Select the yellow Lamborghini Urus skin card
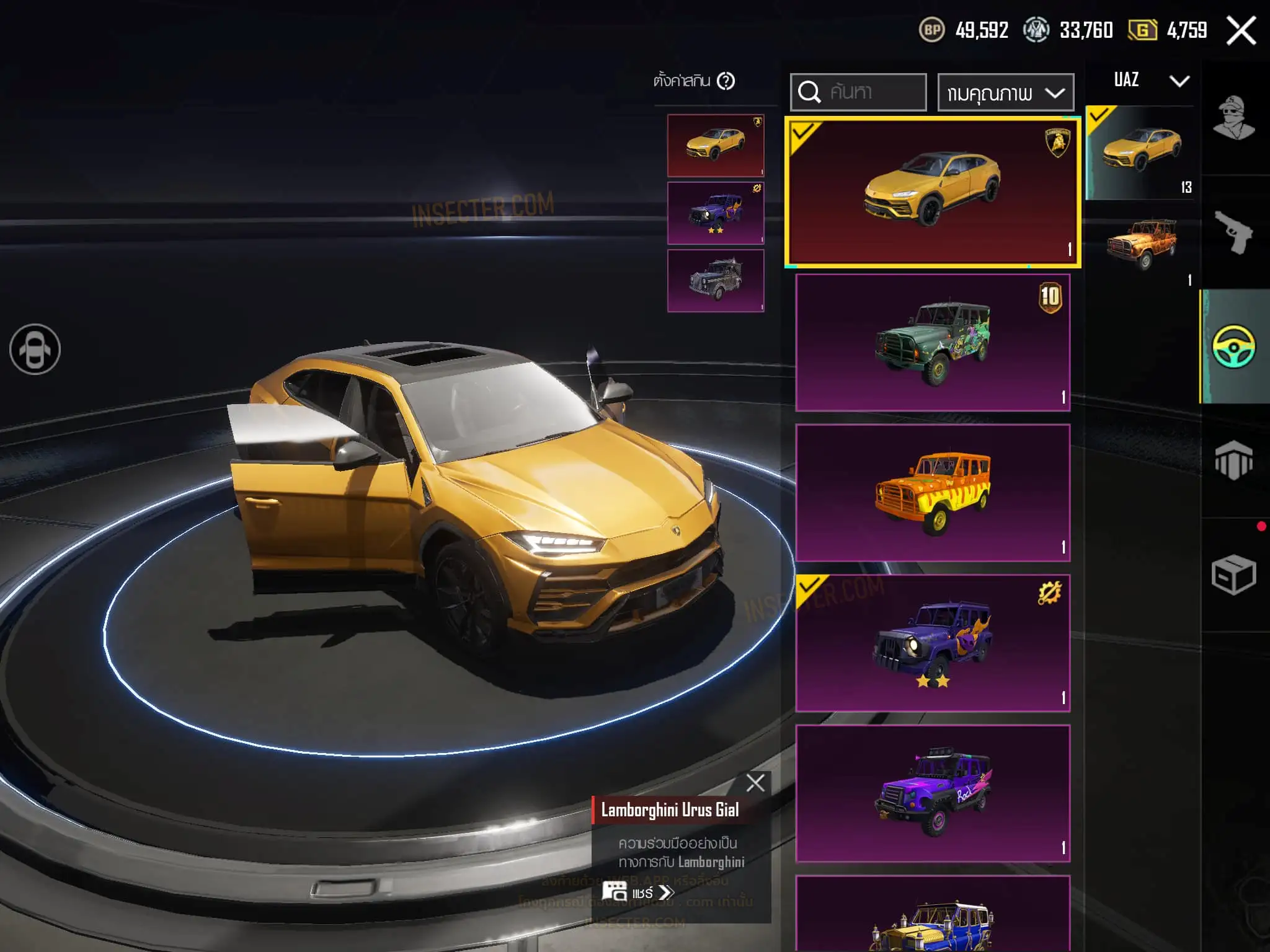The height and width of the screenshot is (952, 1270). (x=932, y=192)
